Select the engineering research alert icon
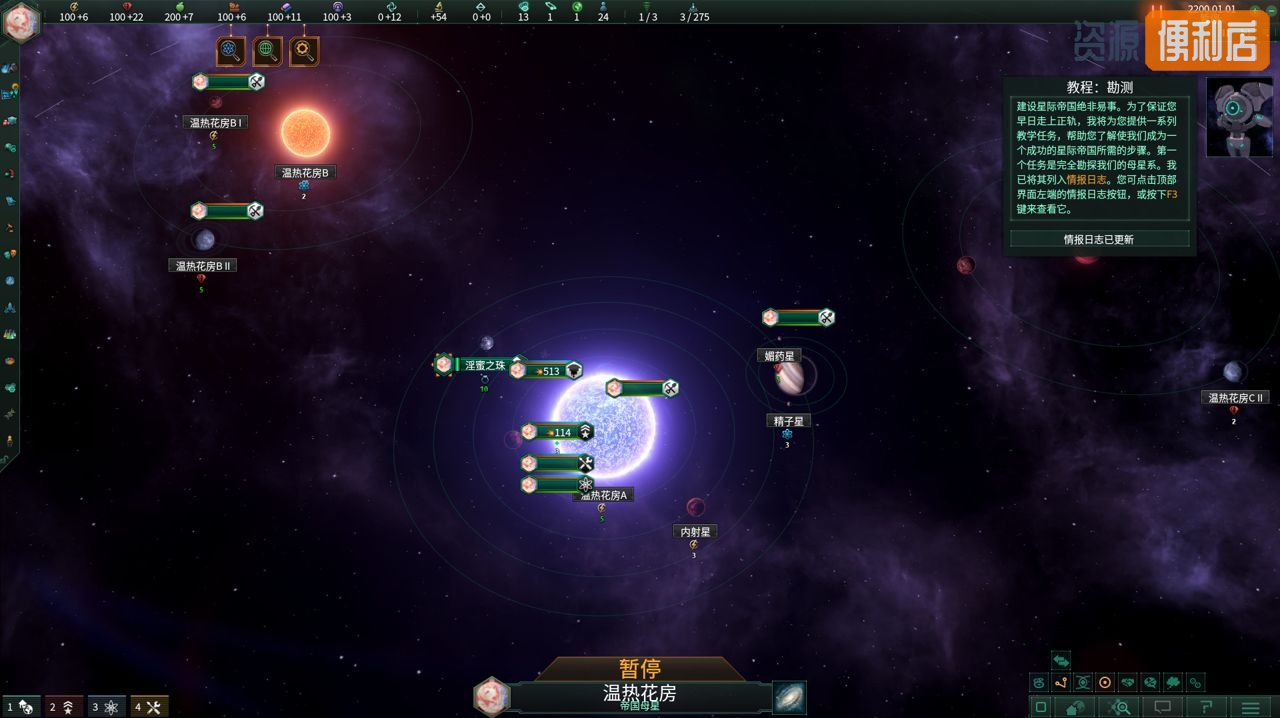The width and height of the screenshot is (1280, 718). click(x=304, y=51)
